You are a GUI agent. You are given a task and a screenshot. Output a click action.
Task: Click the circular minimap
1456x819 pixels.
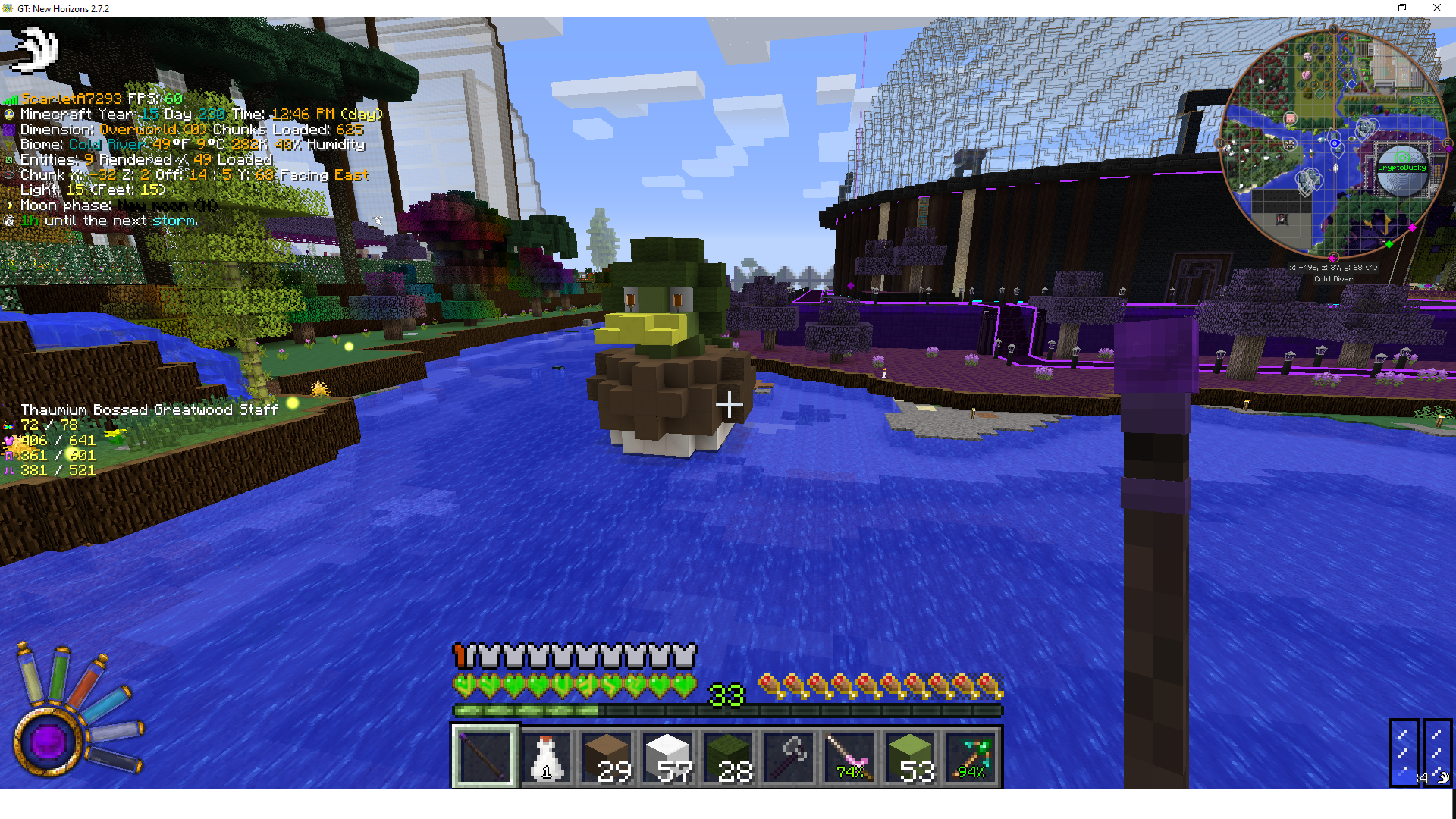coord(1333,144)
